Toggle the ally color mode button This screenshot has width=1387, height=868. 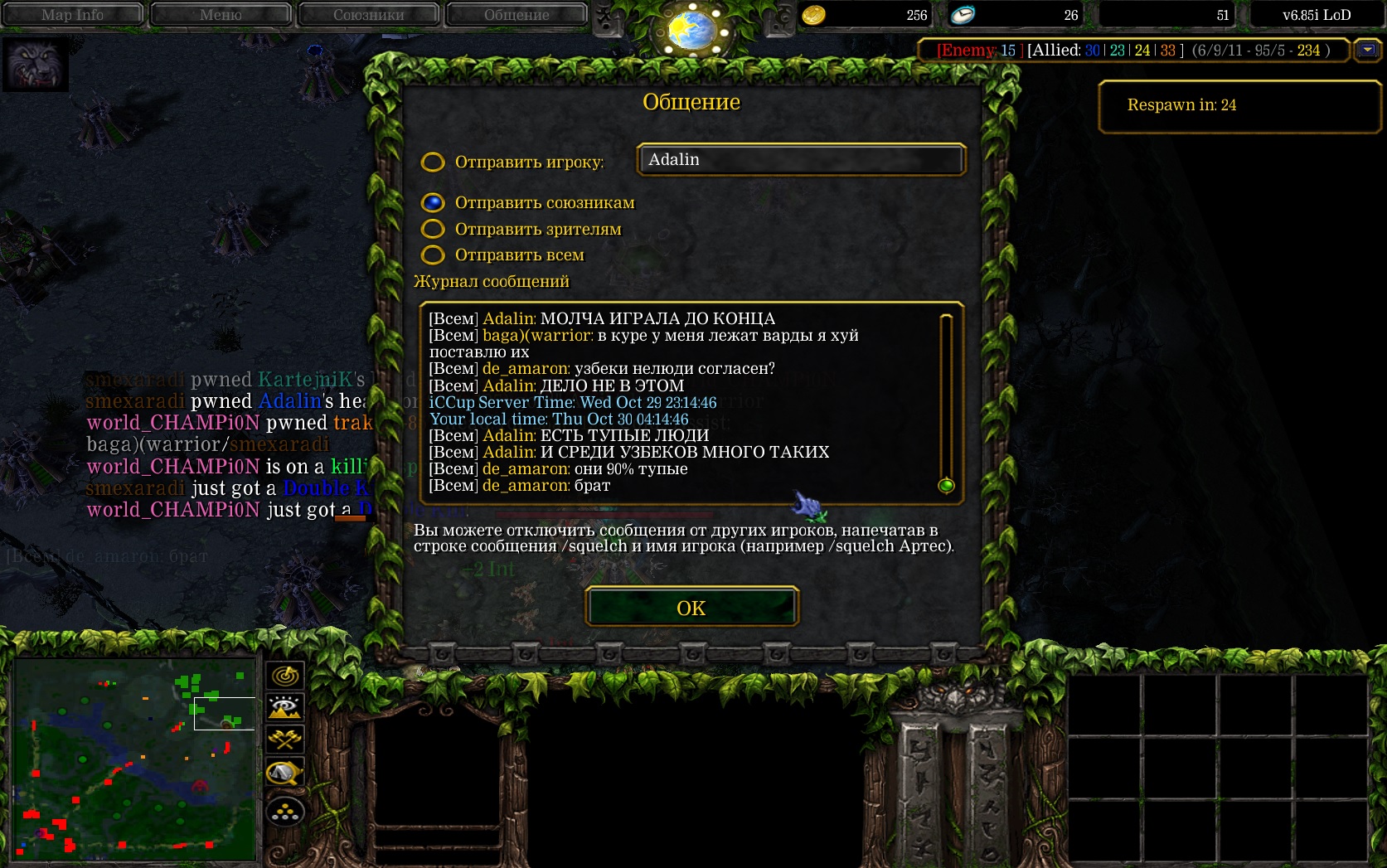(x=285, y=739)
